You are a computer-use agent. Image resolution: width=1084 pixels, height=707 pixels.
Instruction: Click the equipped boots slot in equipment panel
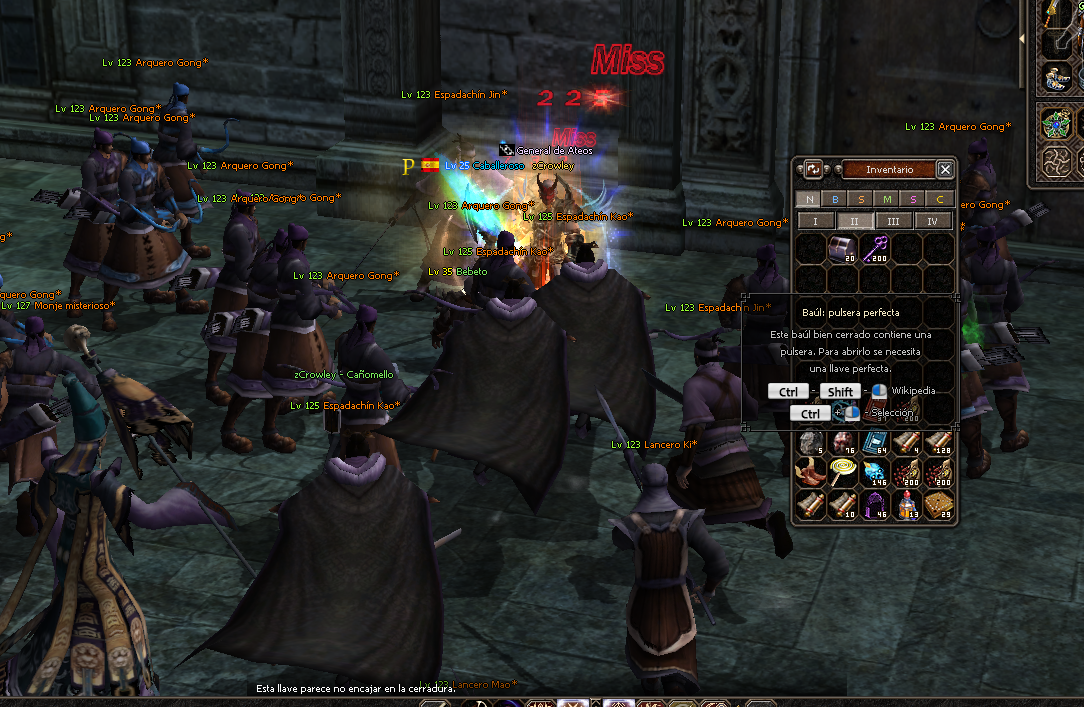[1057, 78]
